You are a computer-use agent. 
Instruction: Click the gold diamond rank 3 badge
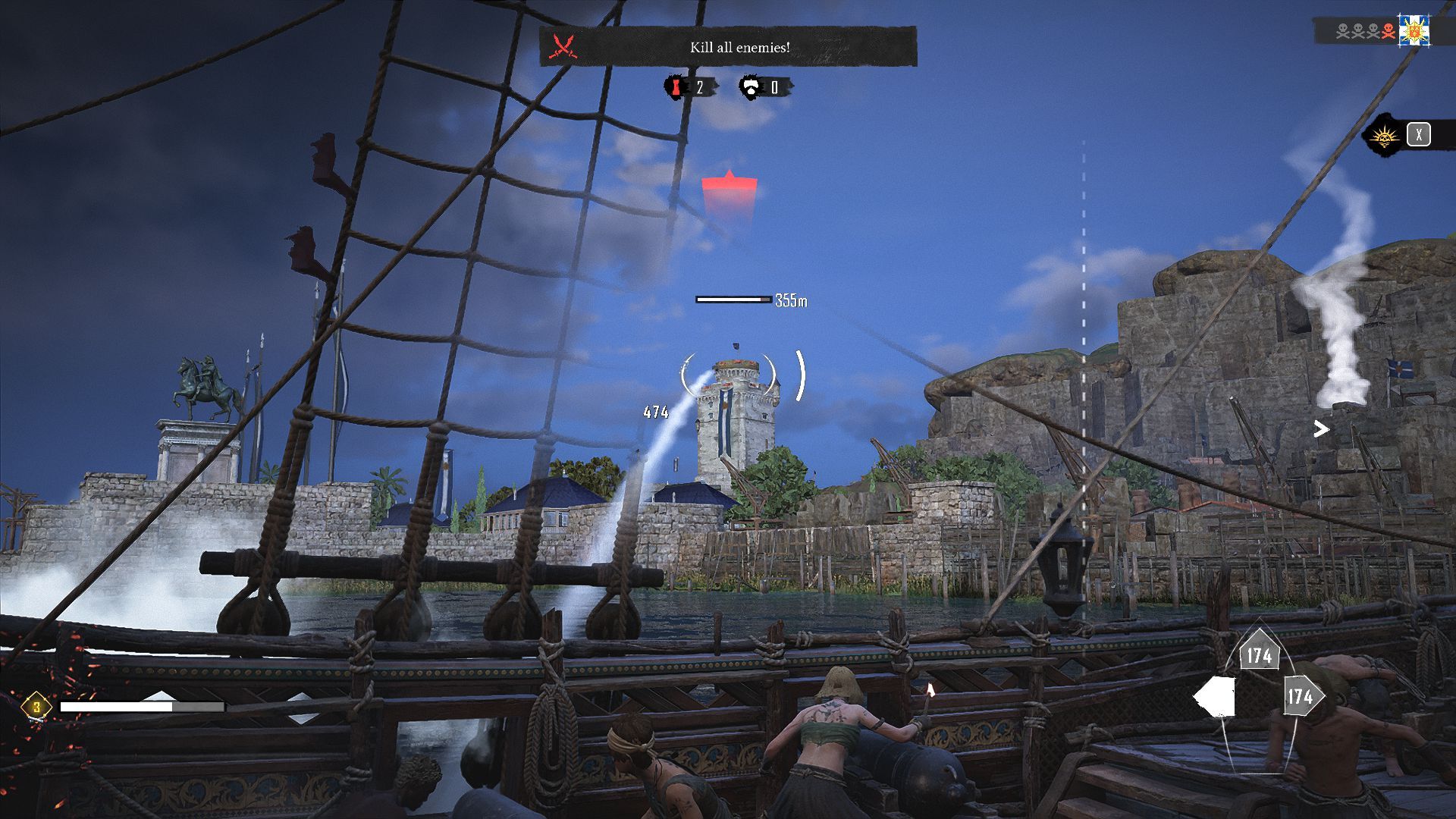tap(36, 708)
